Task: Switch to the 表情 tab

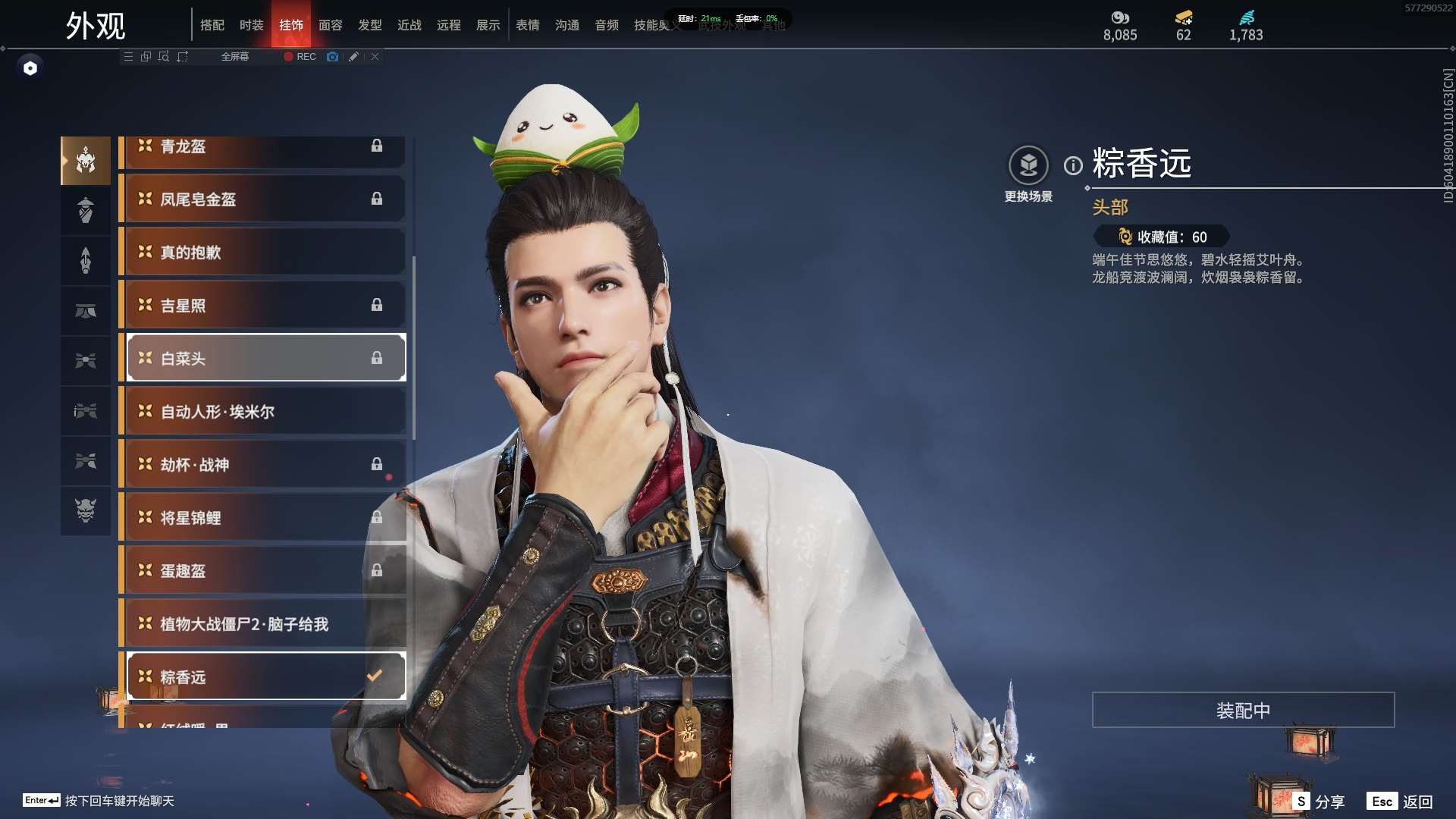Action: [528, 25]
